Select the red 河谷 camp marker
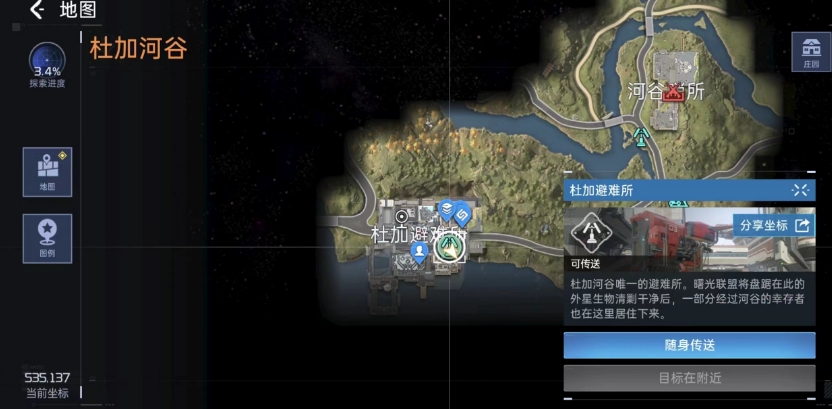The height and width of the screenshot is (409, 832). 675,92
